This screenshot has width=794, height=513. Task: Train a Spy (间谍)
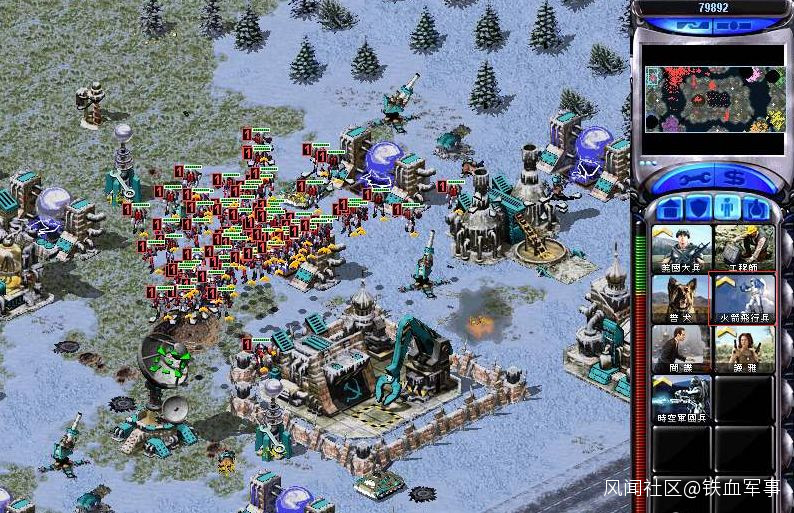coord(682,348)
